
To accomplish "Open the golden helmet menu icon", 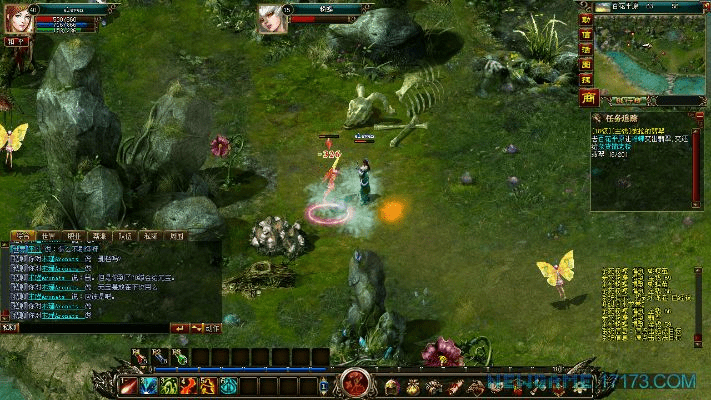I will coord(392,386).
